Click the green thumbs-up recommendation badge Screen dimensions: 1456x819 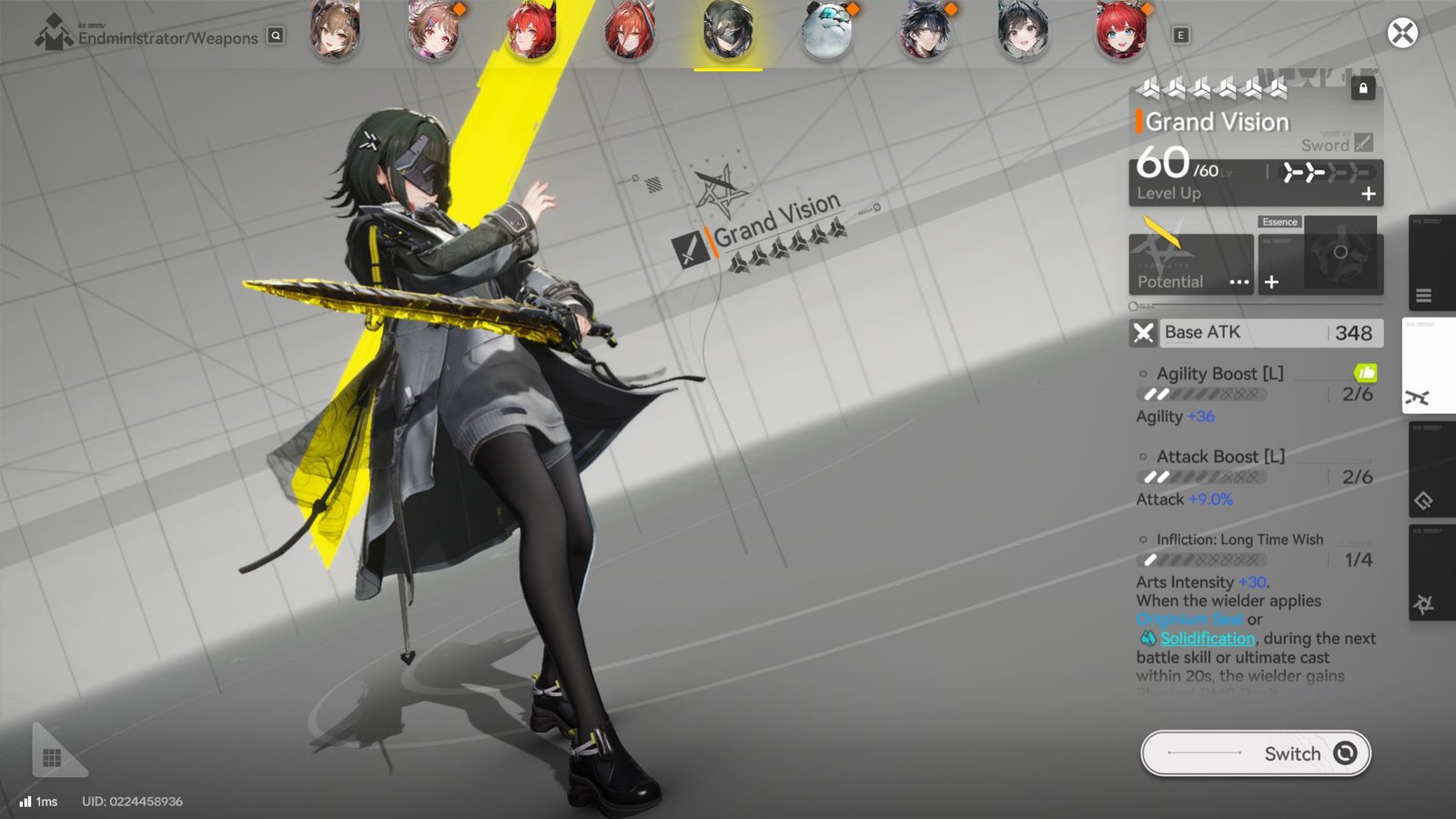click(x=1365, y=372)
